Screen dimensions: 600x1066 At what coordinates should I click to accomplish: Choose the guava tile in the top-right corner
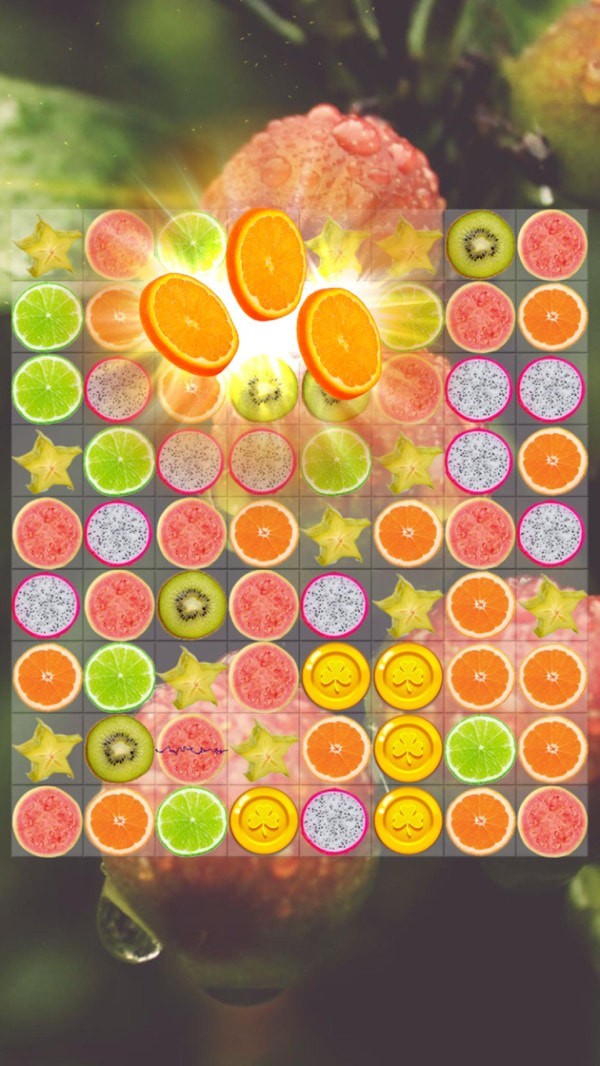tap(552, 244)
